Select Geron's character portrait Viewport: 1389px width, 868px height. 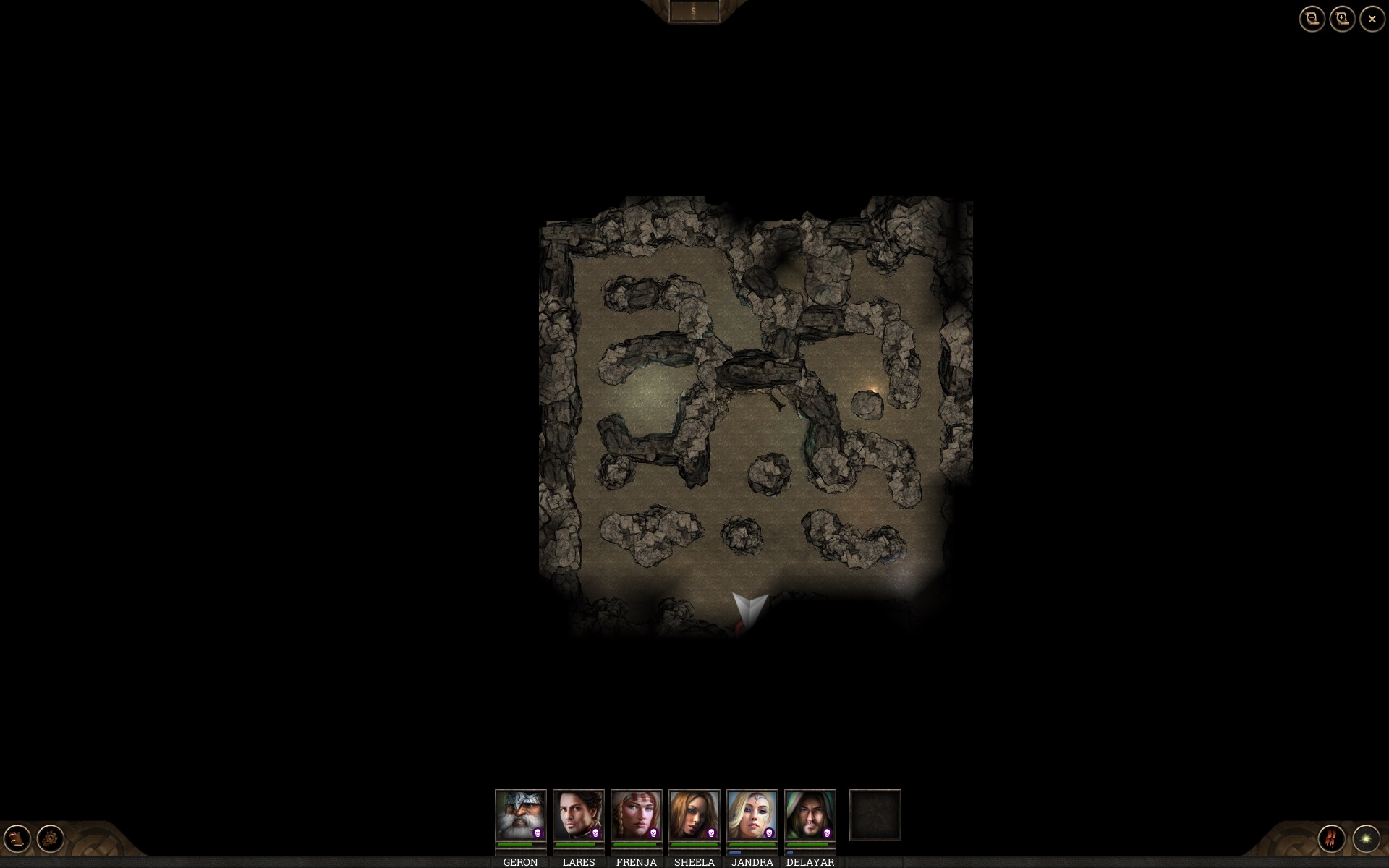pos(521,814)
